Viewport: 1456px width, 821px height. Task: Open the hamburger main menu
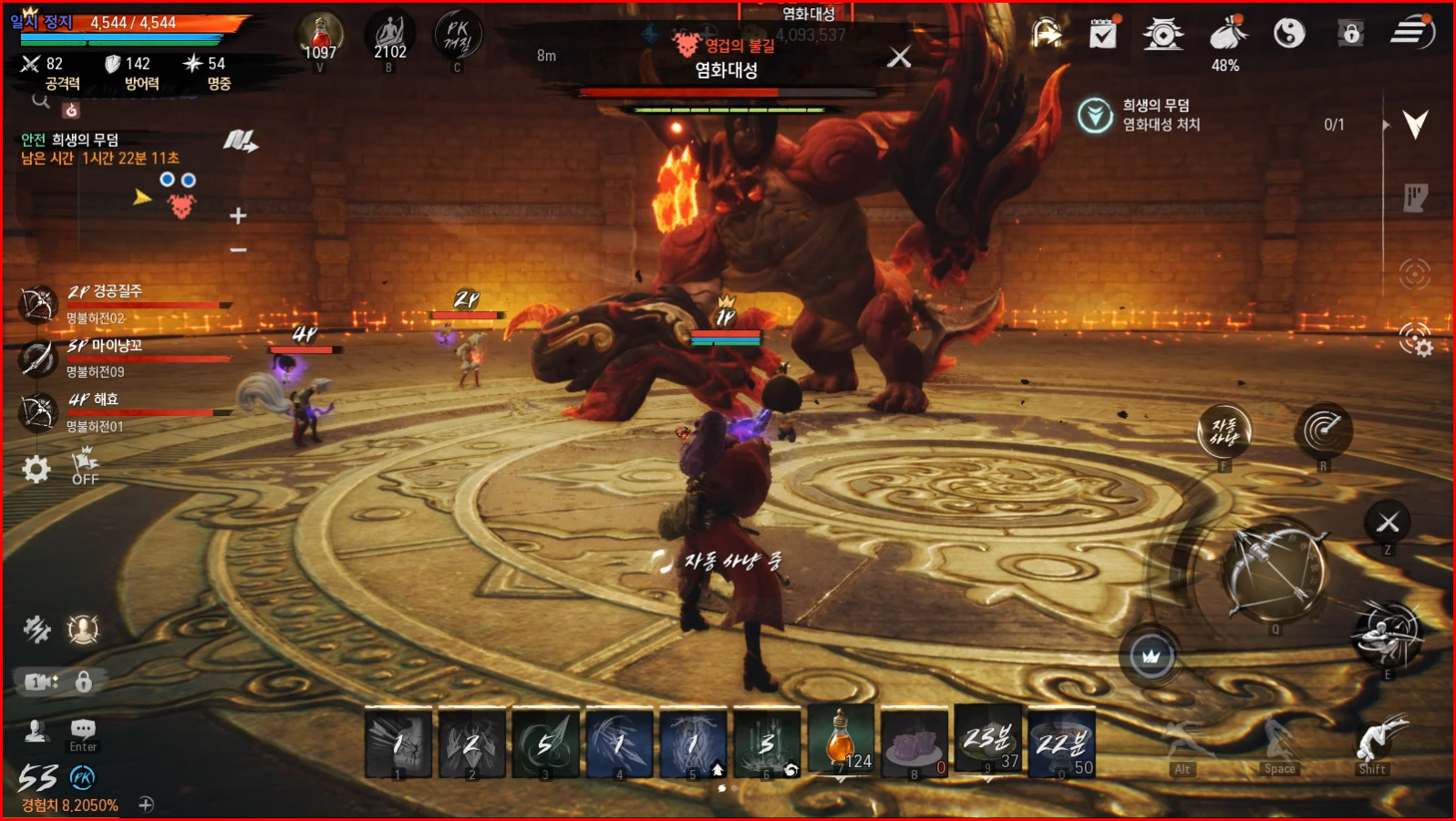1412,33
